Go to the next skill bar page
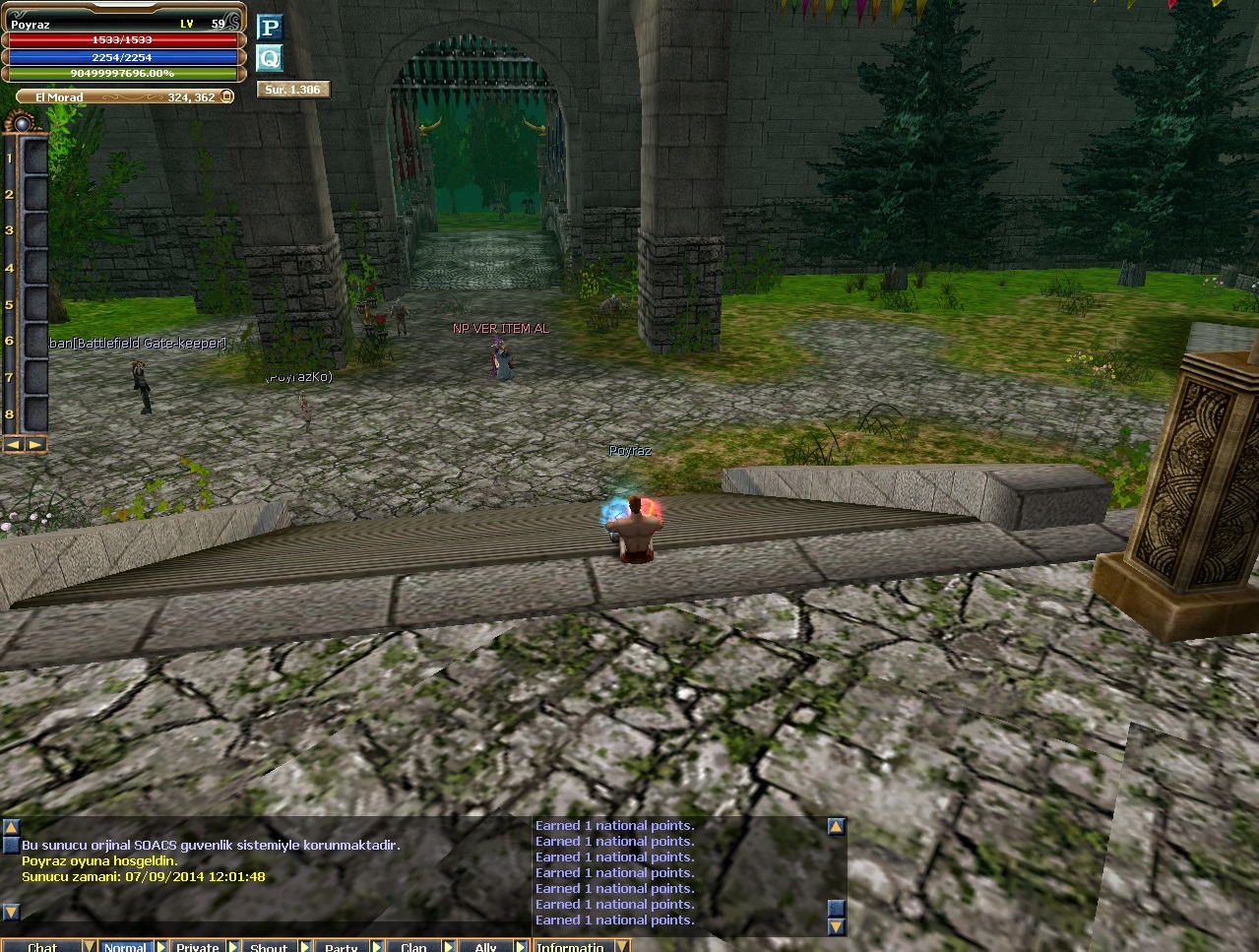 click(x=35, y=445)
